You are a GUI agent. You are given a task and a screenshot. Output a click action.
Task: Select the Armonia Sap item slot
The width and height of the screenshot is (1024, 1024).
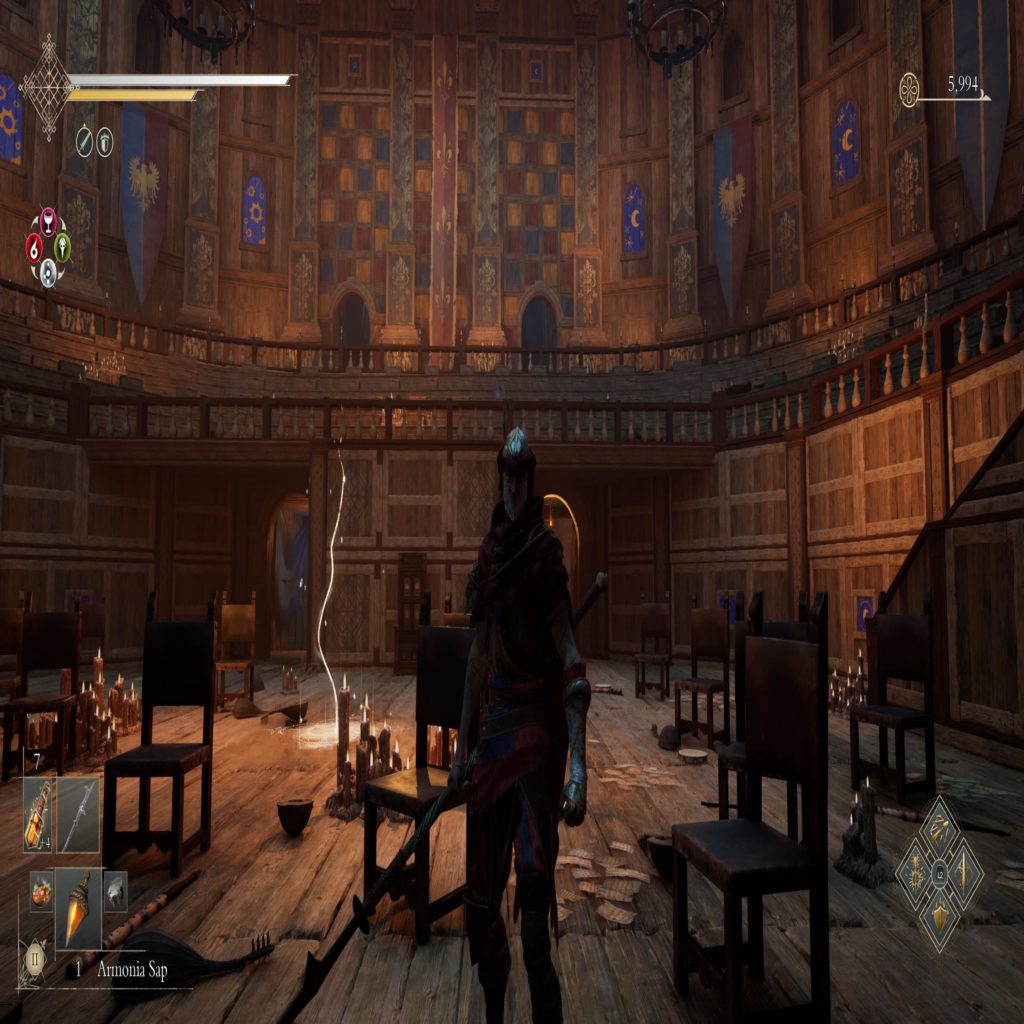click(78, 906)
